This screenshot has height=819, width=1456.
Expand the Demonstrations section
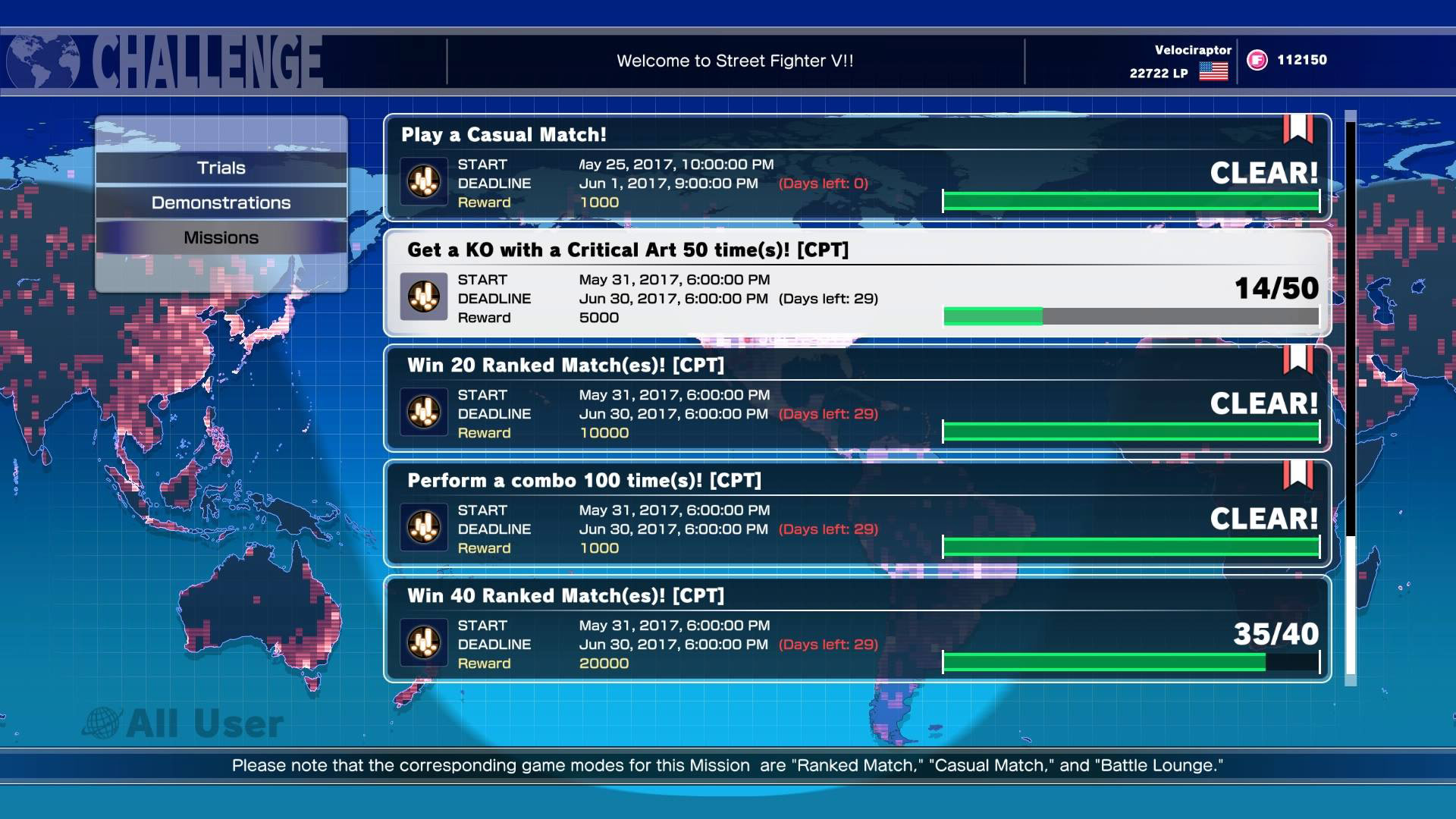pos(221,202)
